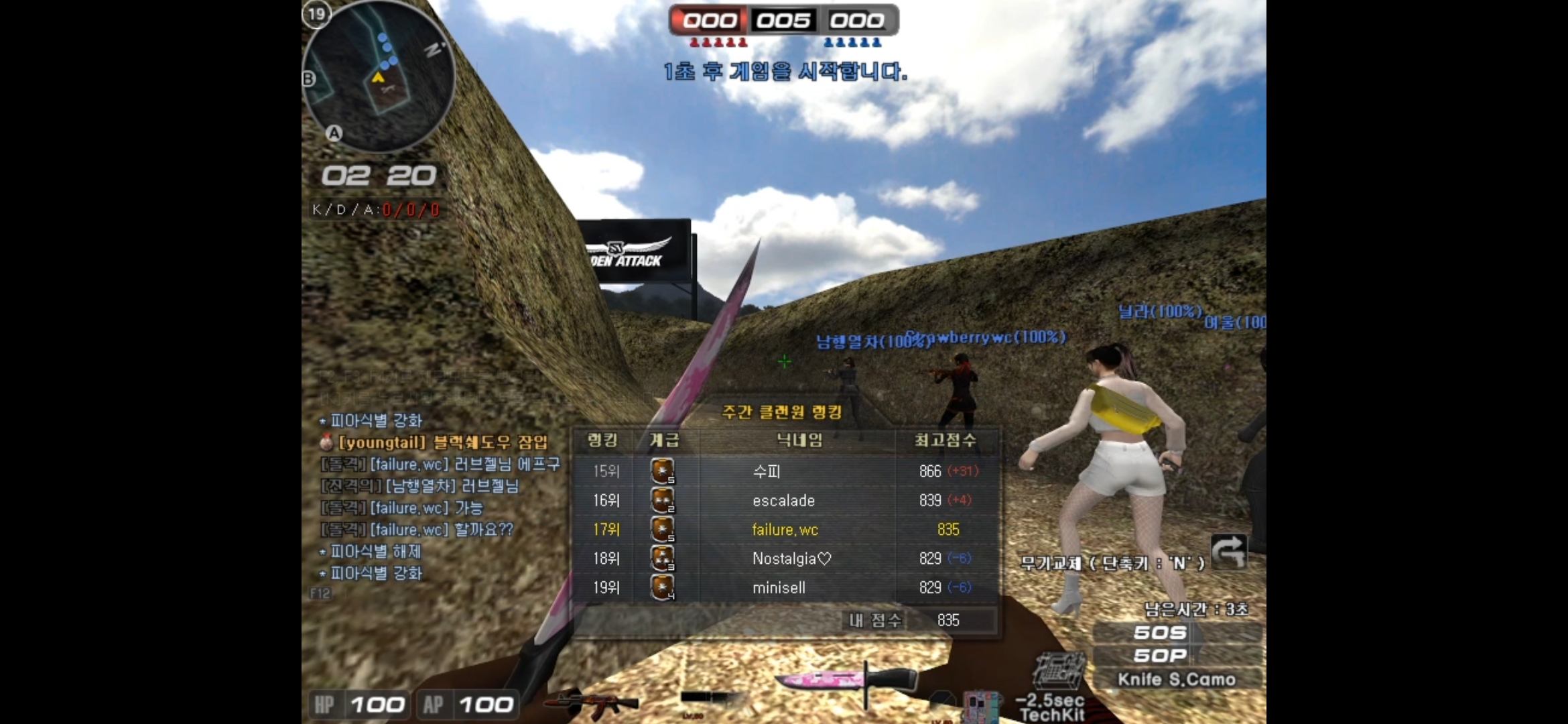Image resolution: width=1568 pixels, height=724 pixels.
Task: Select the AK rifle weapon slot
Action: [591, 701]
